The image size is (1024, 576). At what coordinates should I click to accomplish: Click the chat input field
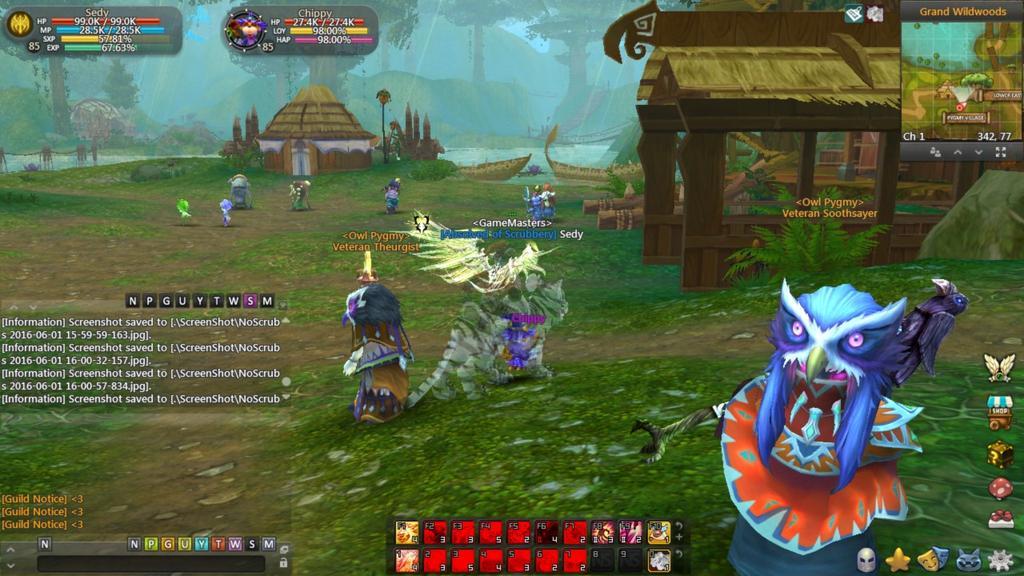click(150, 563)
